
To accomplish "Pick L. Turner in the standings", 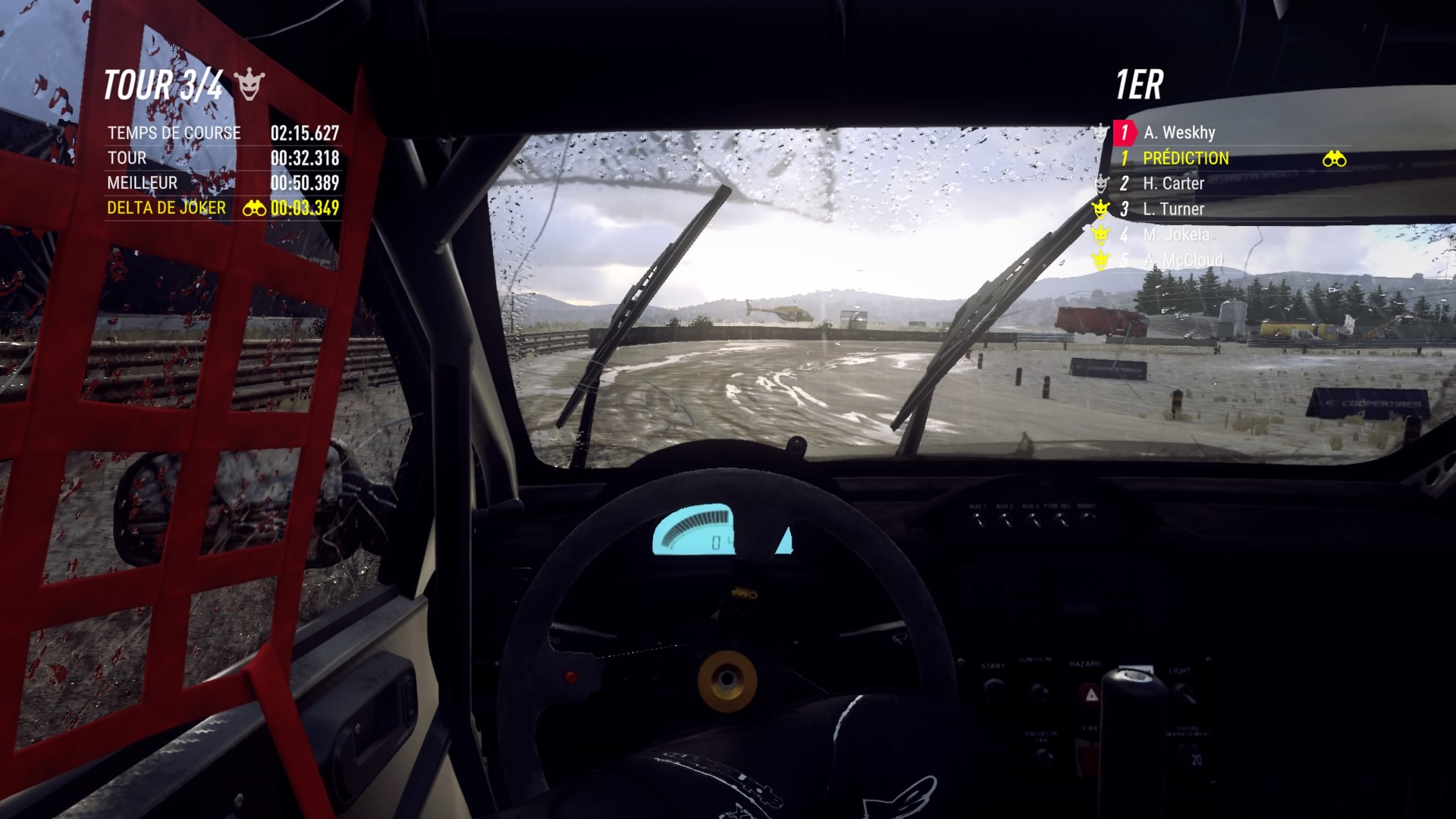I will (1173, 209).
